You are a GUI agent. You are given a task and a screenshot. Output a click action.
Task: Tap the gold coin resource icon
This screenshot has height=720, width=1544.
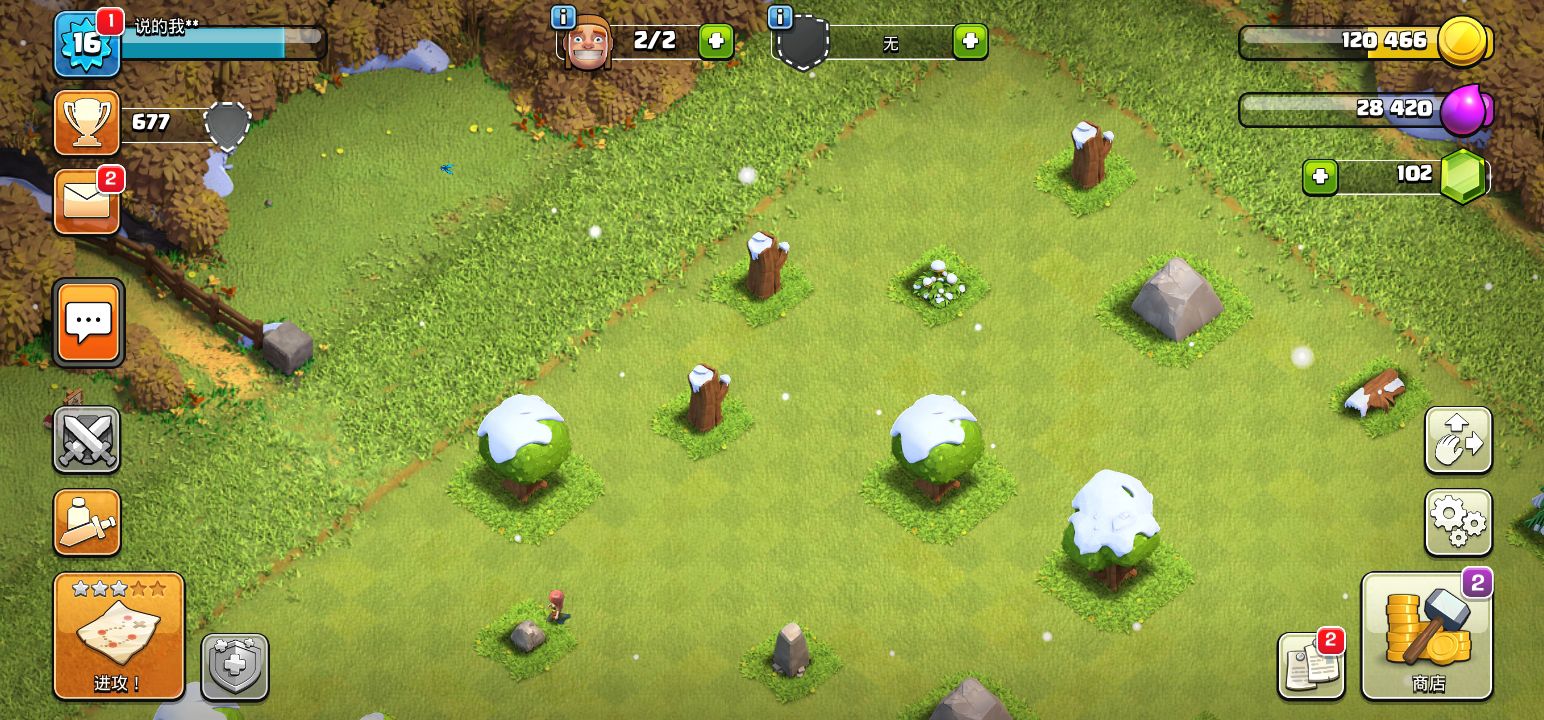coord(1464,42)
